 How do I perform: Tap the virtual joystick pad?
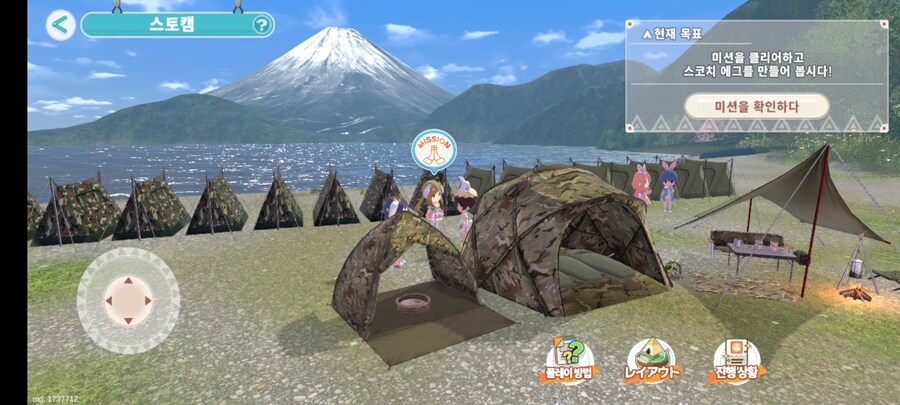(x=128, y=299)
